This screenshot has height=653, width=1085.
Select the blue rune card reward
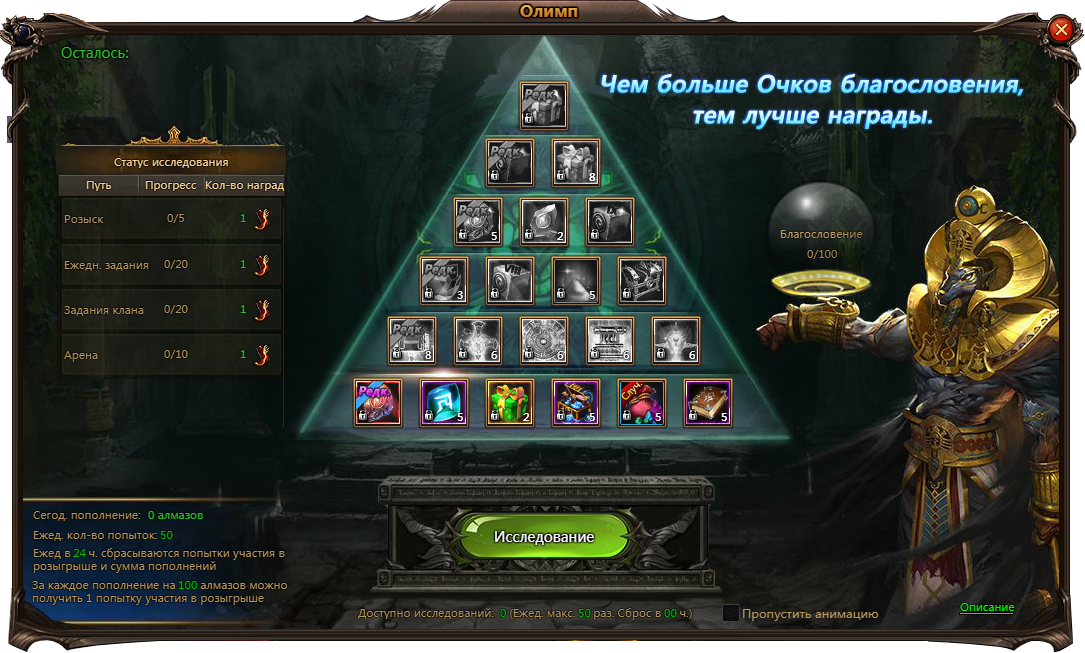(x=444, y=403)
